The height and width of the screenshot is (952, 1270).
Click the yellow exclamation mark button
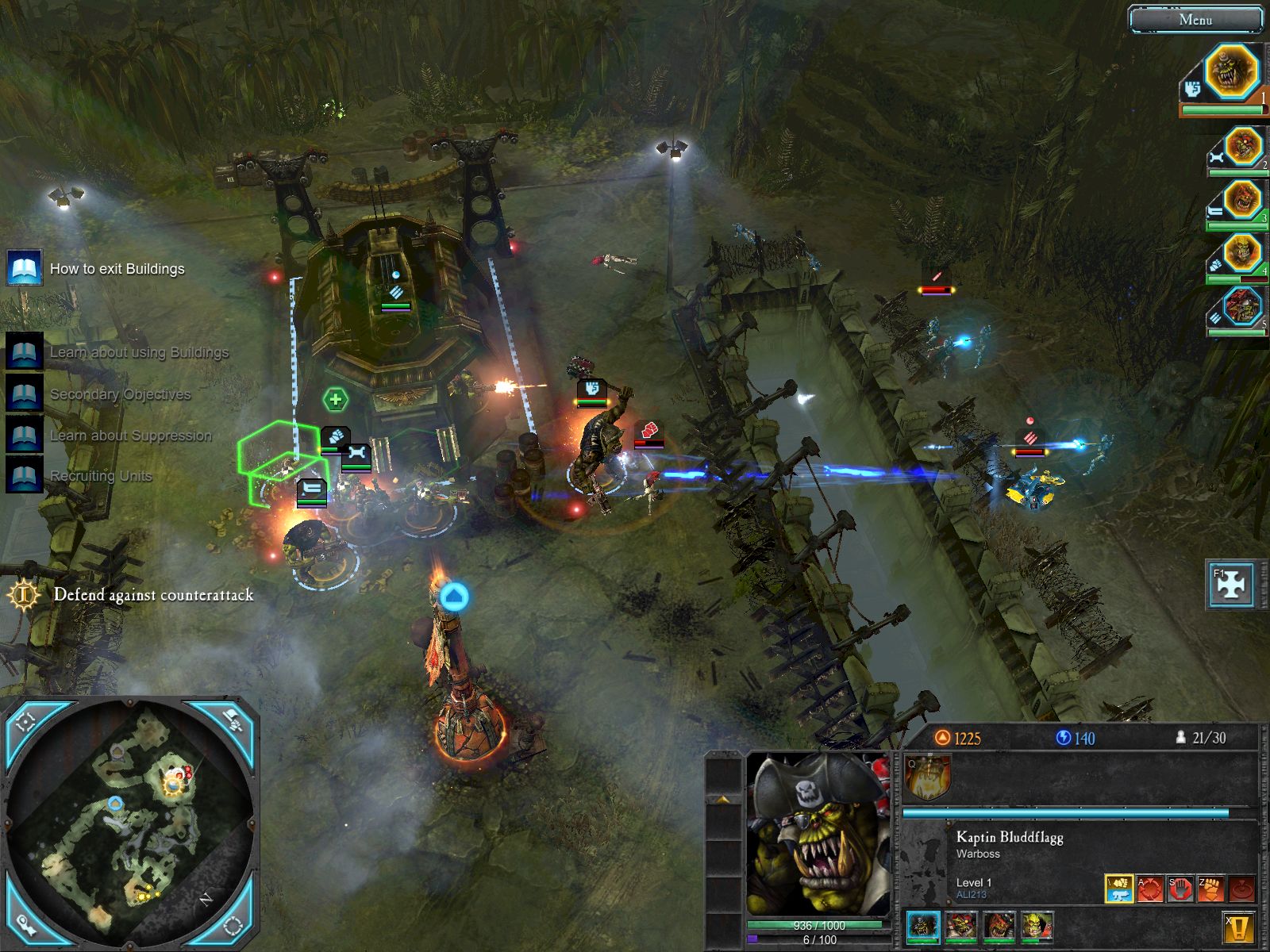(1237, 927)
